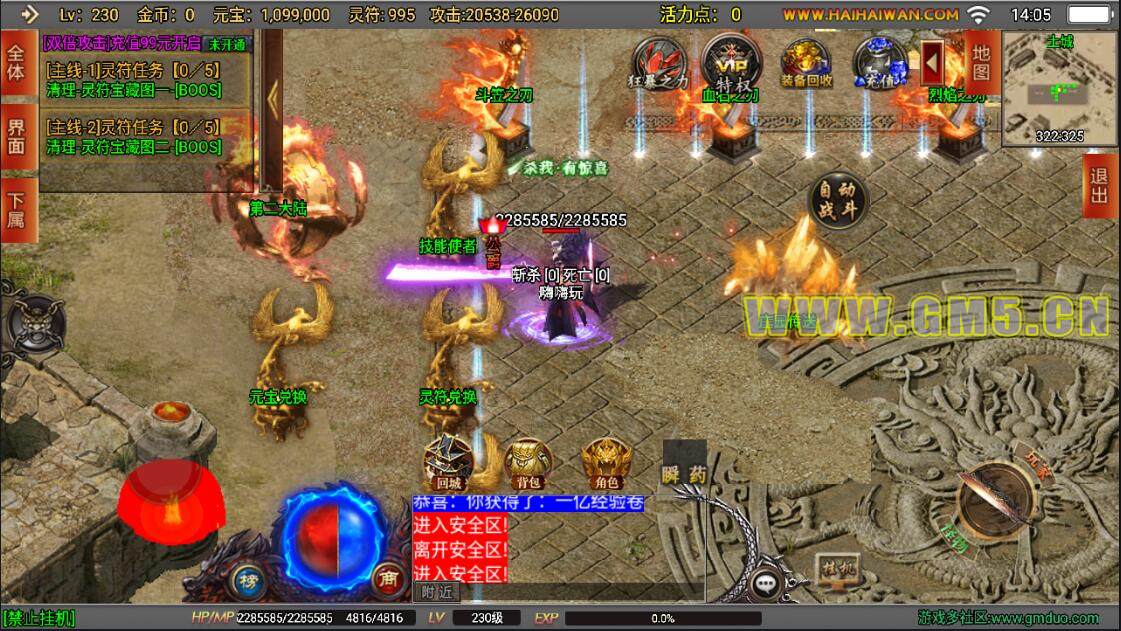Collapse the top icon row with the arrow
This screenshot has width=1121, height=631.
[x=933, y=62]
